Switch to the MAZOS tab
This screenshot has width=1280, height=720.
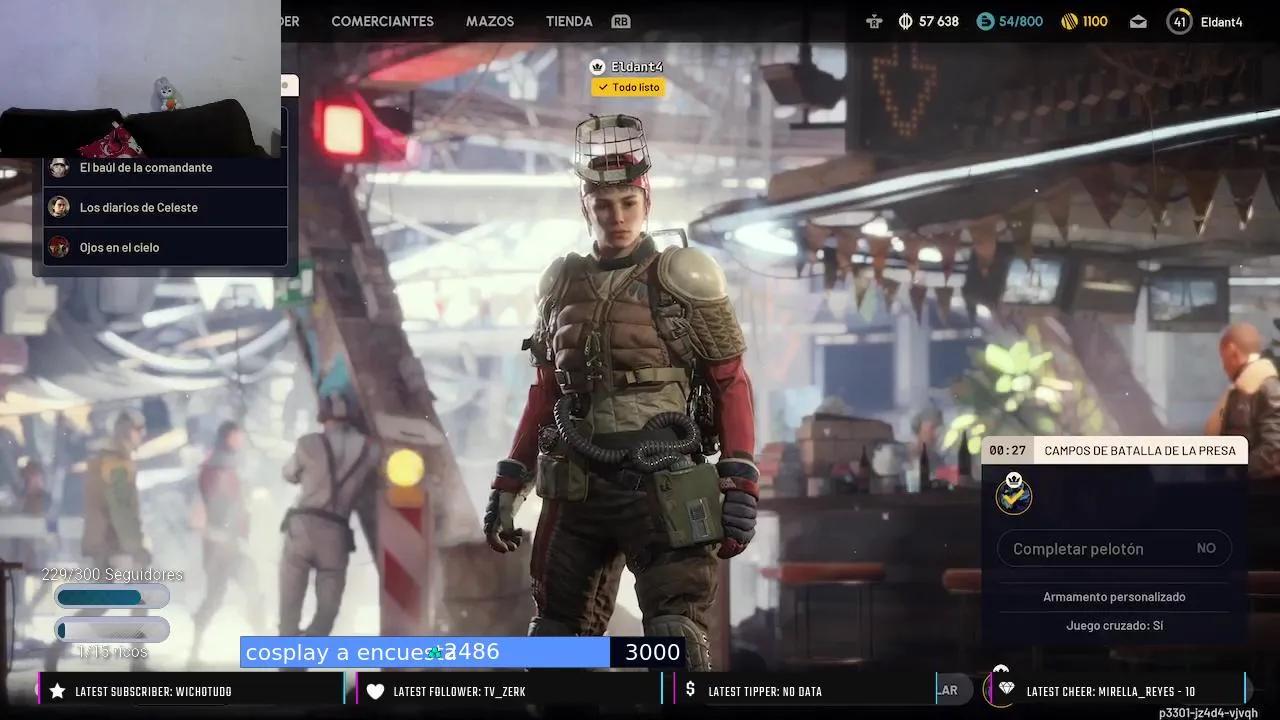click(x=490, y=20)
